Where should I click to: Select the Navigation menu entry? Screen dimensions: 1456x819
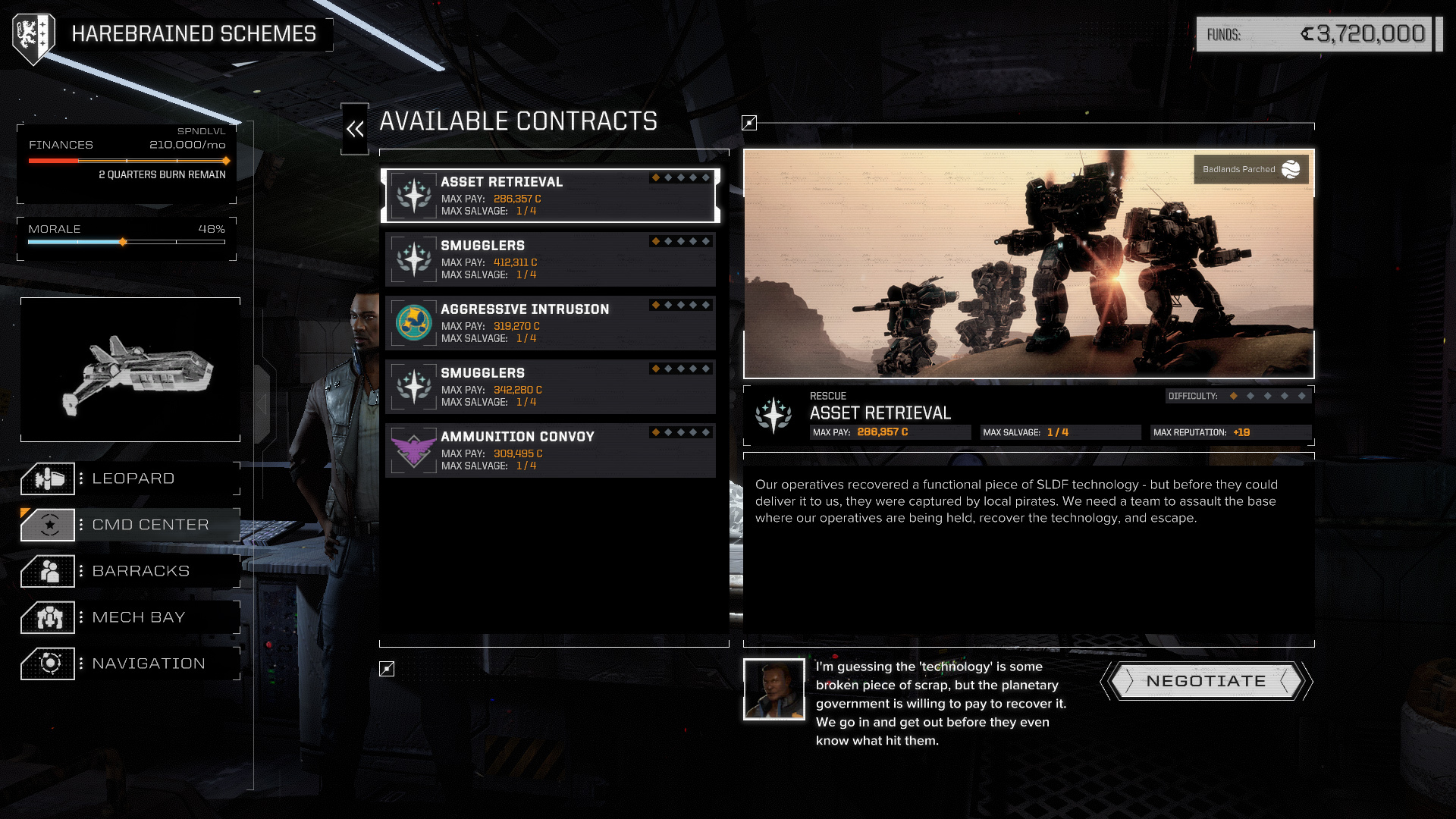(149, 664)
